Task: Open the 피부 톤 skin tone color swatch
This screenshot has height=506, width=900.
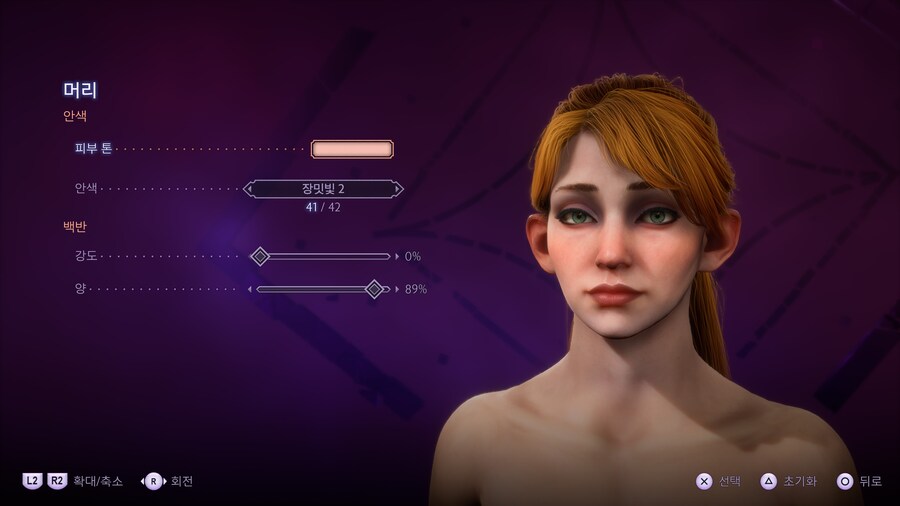Action: [x=352, y=149]
